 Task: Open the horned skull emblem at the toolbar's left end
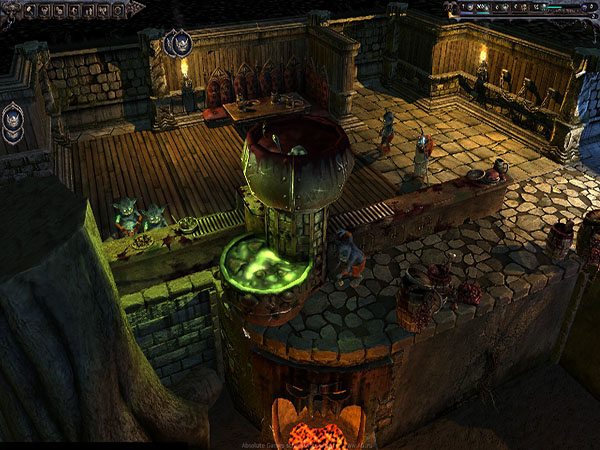click(12, 11)
